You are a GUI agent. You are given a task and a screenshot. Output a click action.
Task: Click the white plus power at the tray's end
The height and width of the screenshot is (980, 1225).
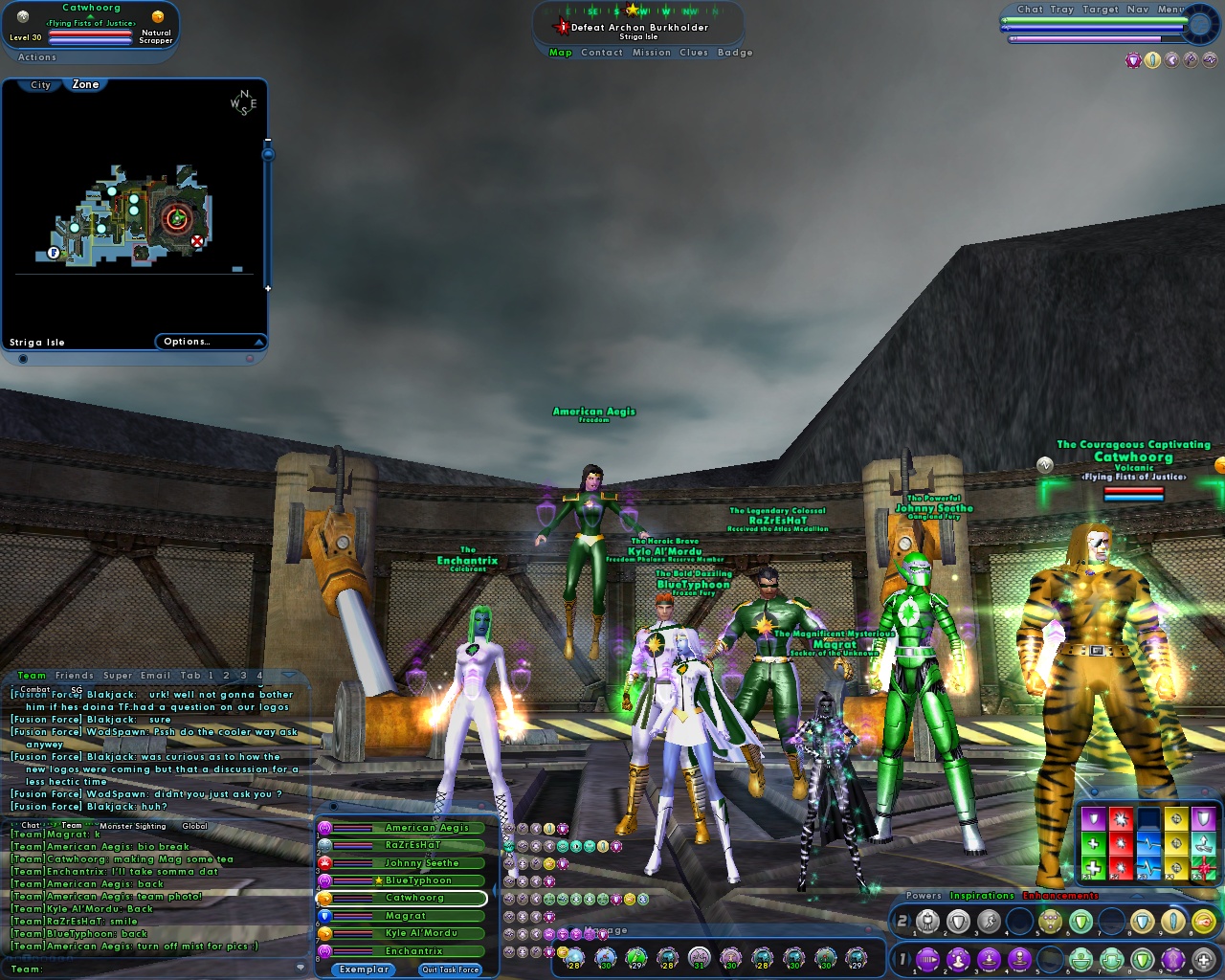click(1203, 959)
